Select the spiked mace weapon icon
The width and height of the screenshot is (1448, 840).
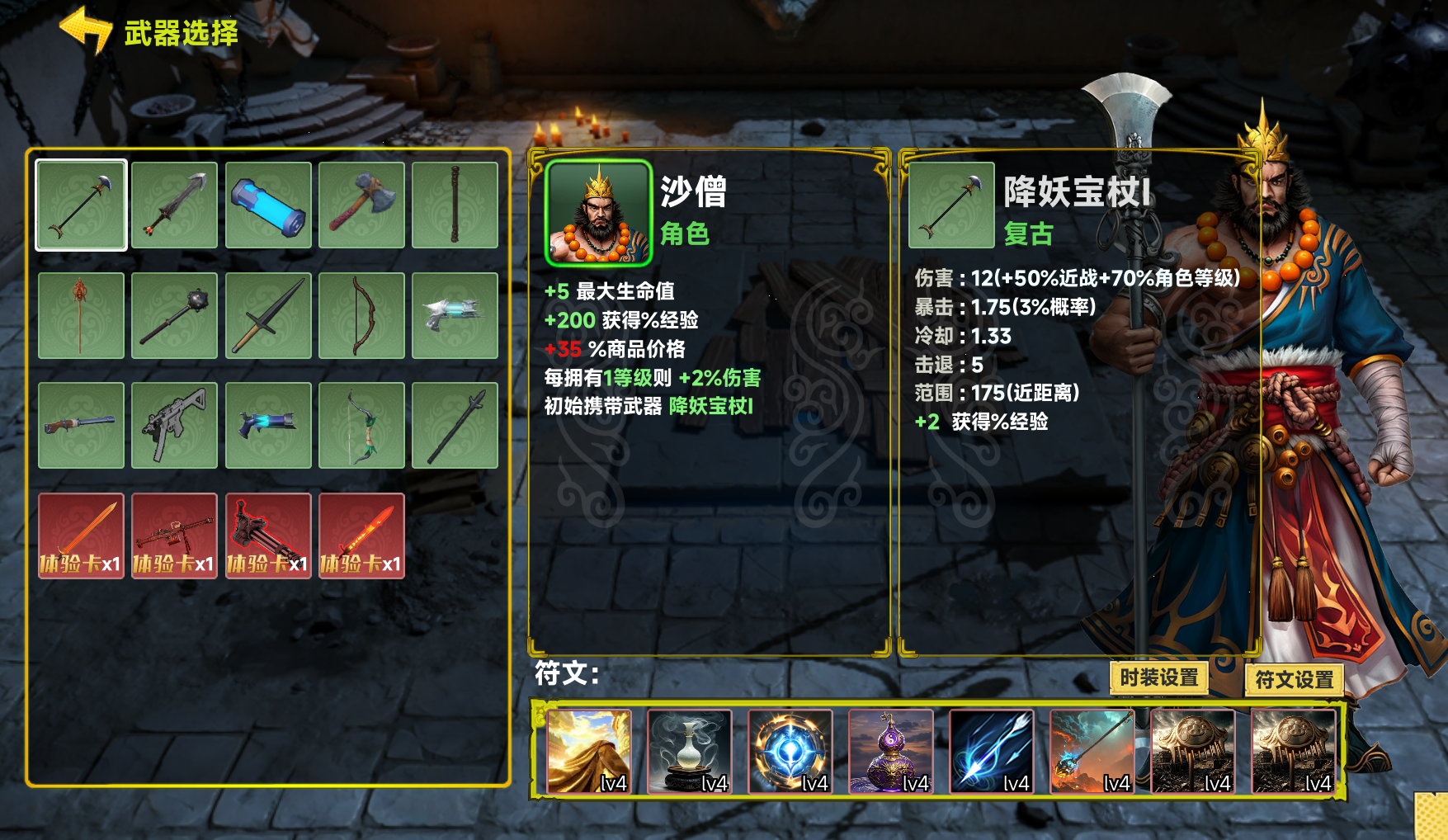173,314
